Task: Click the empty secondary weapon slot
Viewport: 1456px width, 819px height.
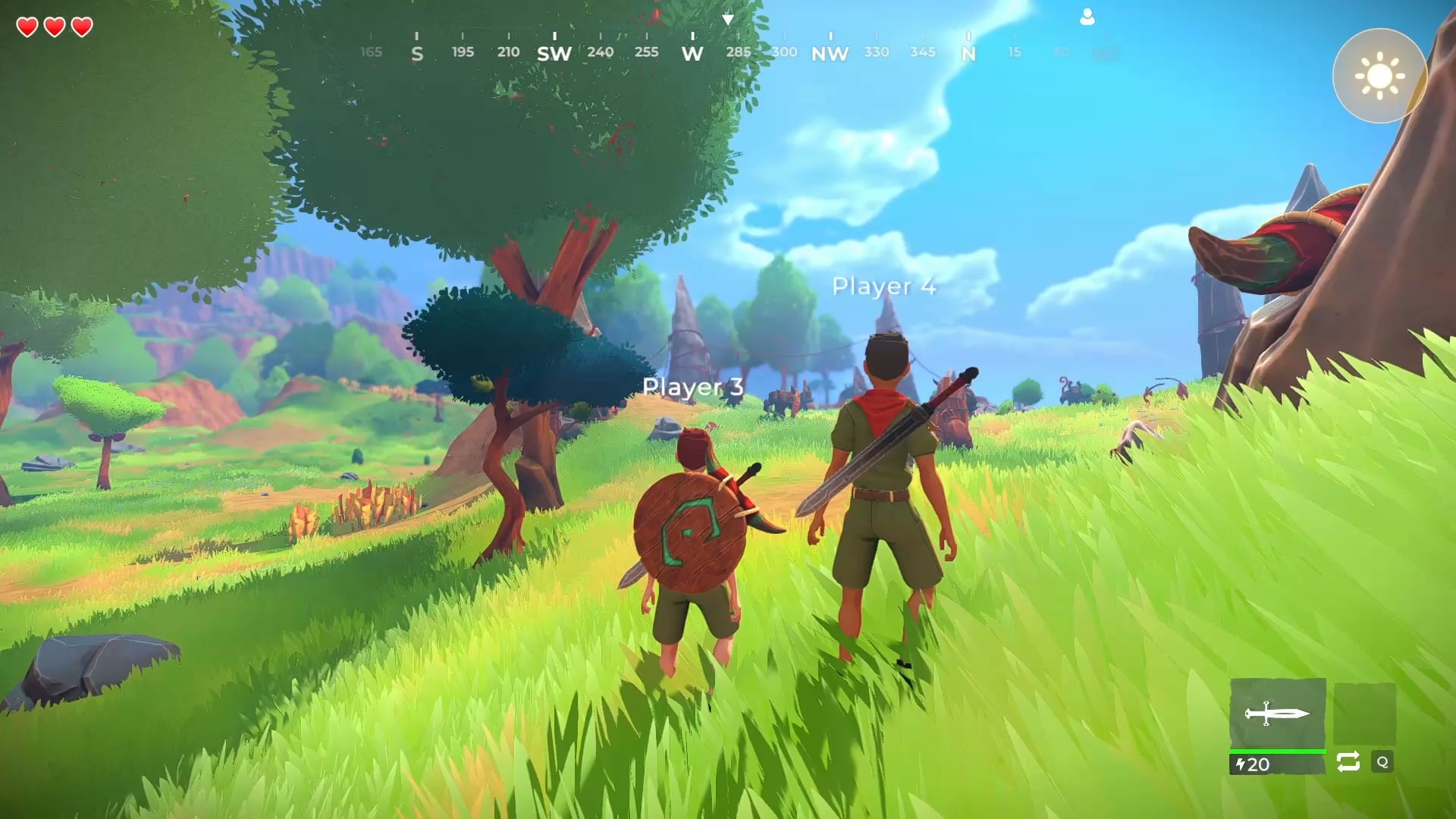Action: pos(1364,714)
